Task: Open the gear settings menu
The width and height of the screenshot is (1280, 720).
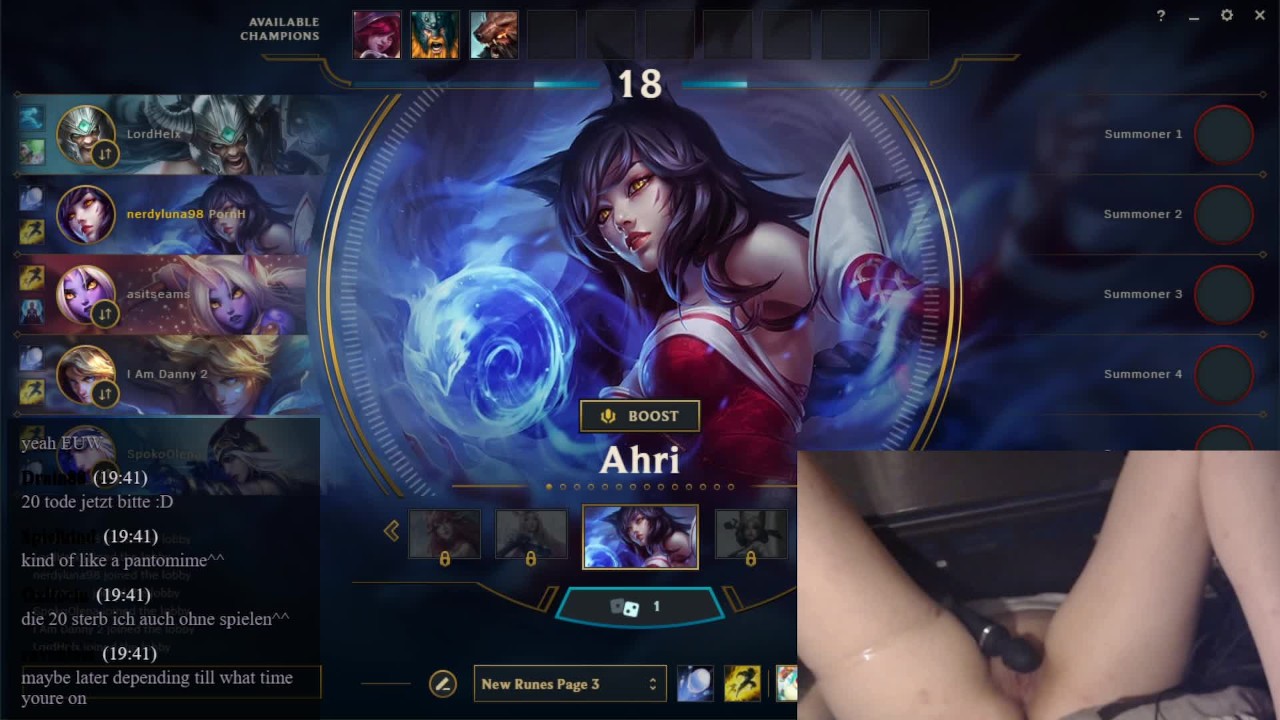Action: click(x=1227, y=16)
